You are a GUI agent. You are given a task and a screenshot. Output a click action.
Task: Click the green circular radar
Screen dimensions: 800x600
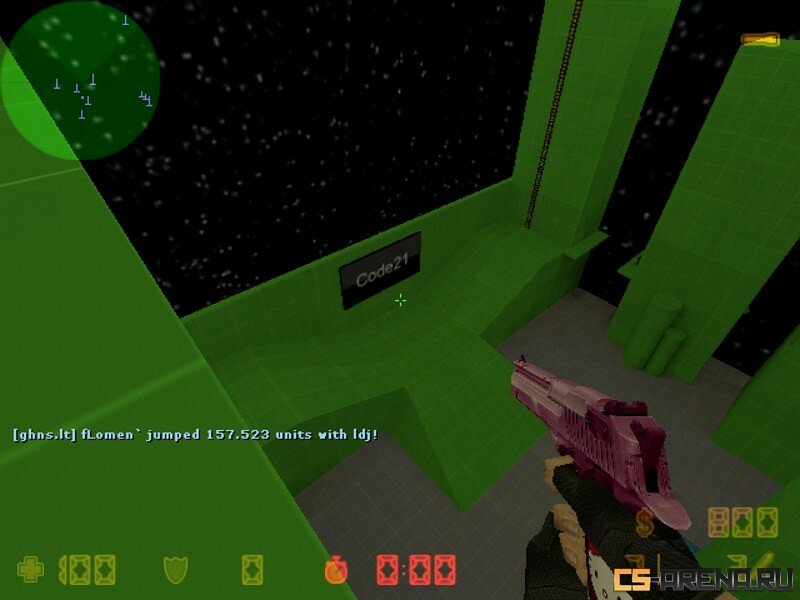pos(80,80)
